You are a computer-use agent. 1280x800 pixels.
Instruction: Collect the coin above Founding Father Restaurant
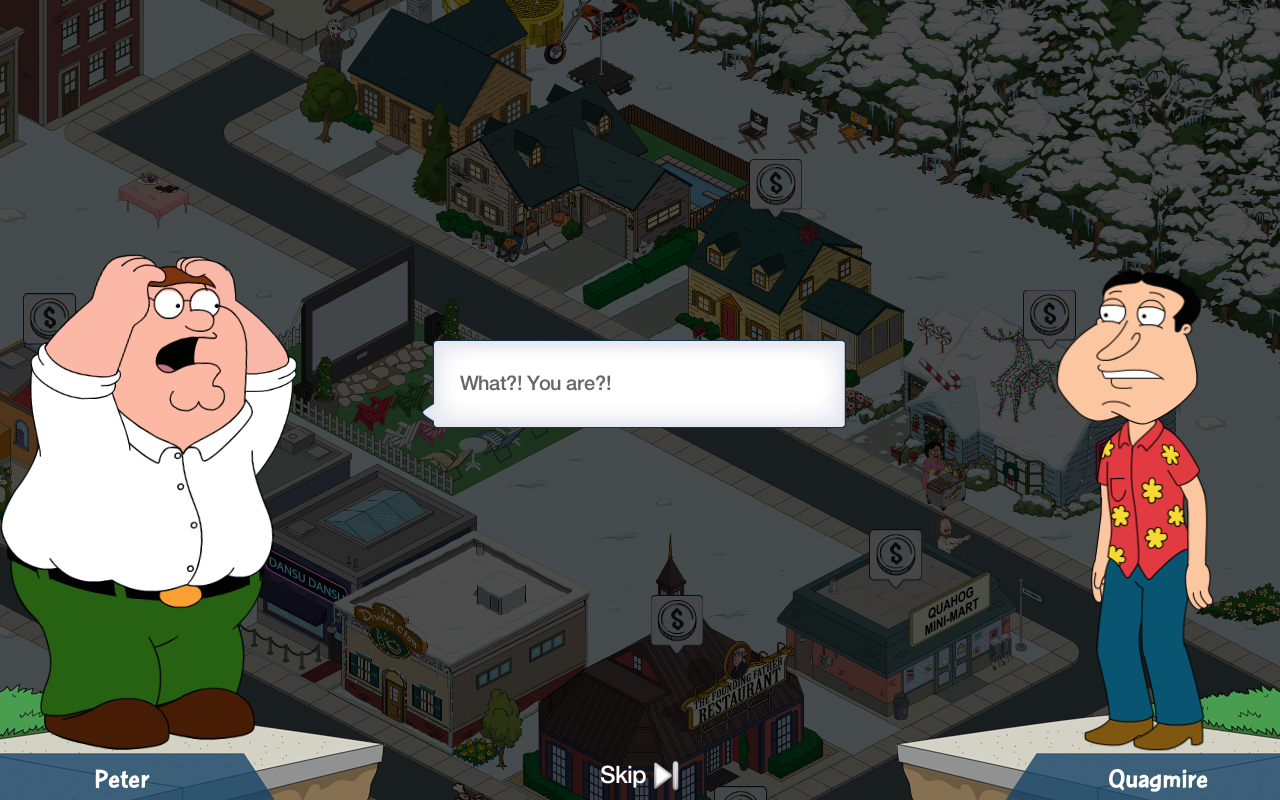click(x=677, y=619)
